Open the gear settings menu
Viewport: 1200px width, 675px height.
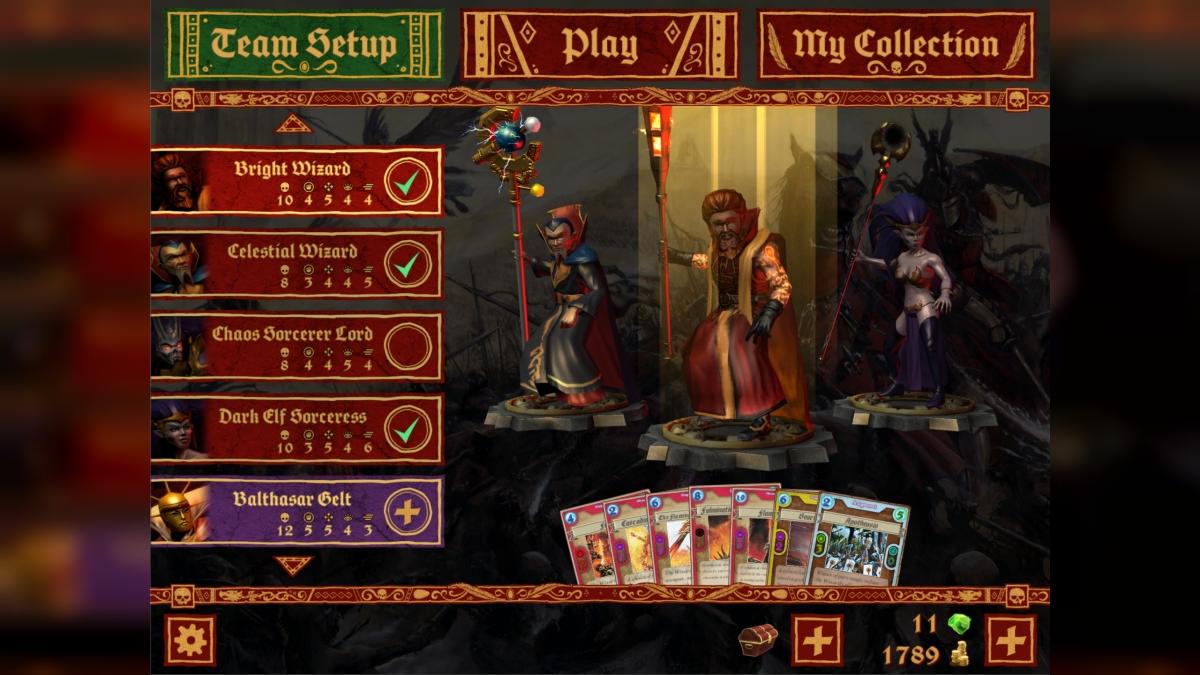point(190,640)
